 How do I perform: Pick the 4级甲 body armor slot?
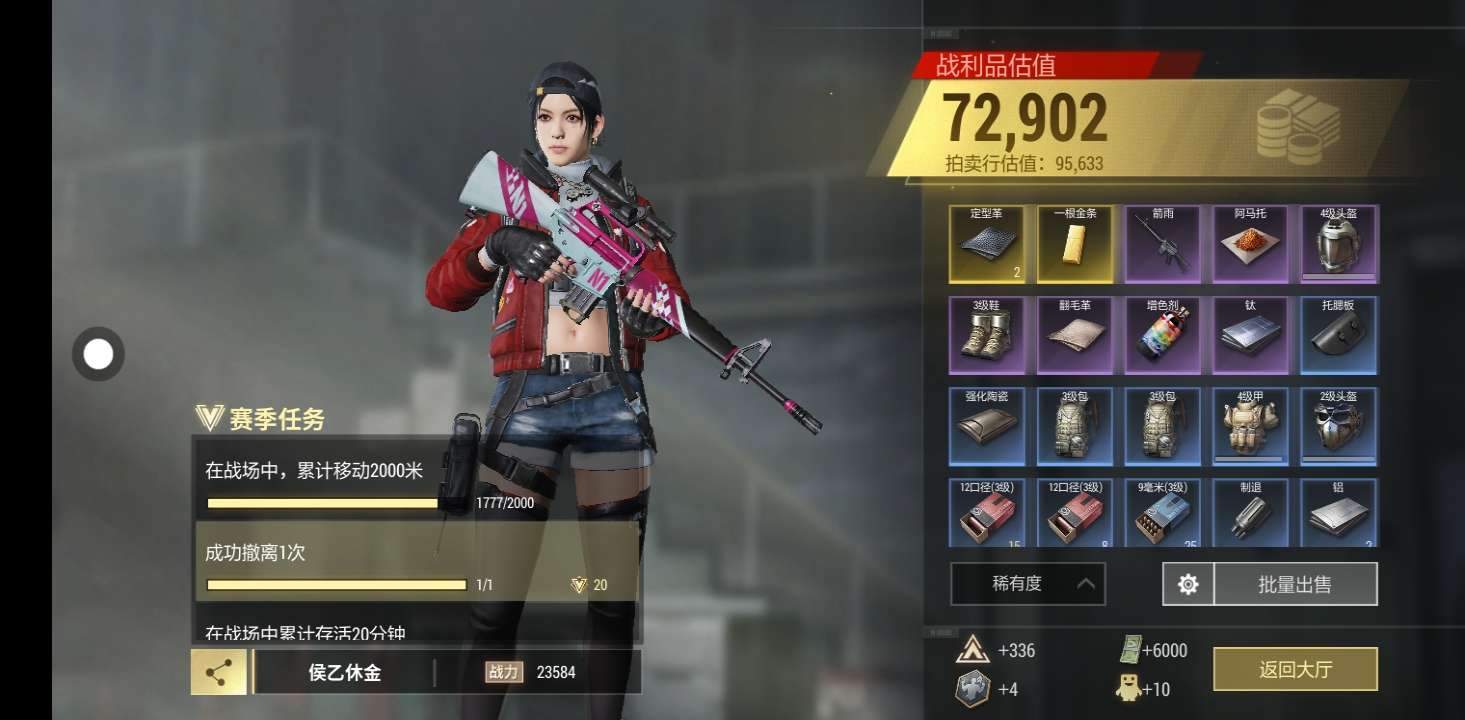(x=1251, y=426)
